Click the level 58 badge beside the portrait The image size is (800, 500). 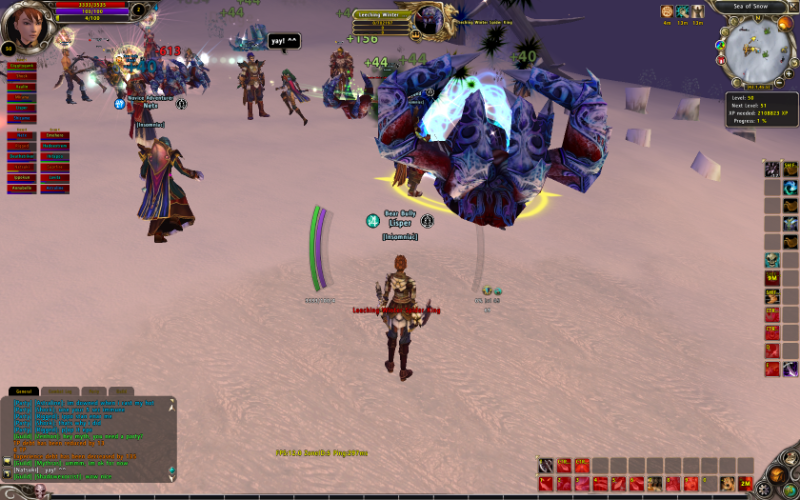[x=8, y=47]
